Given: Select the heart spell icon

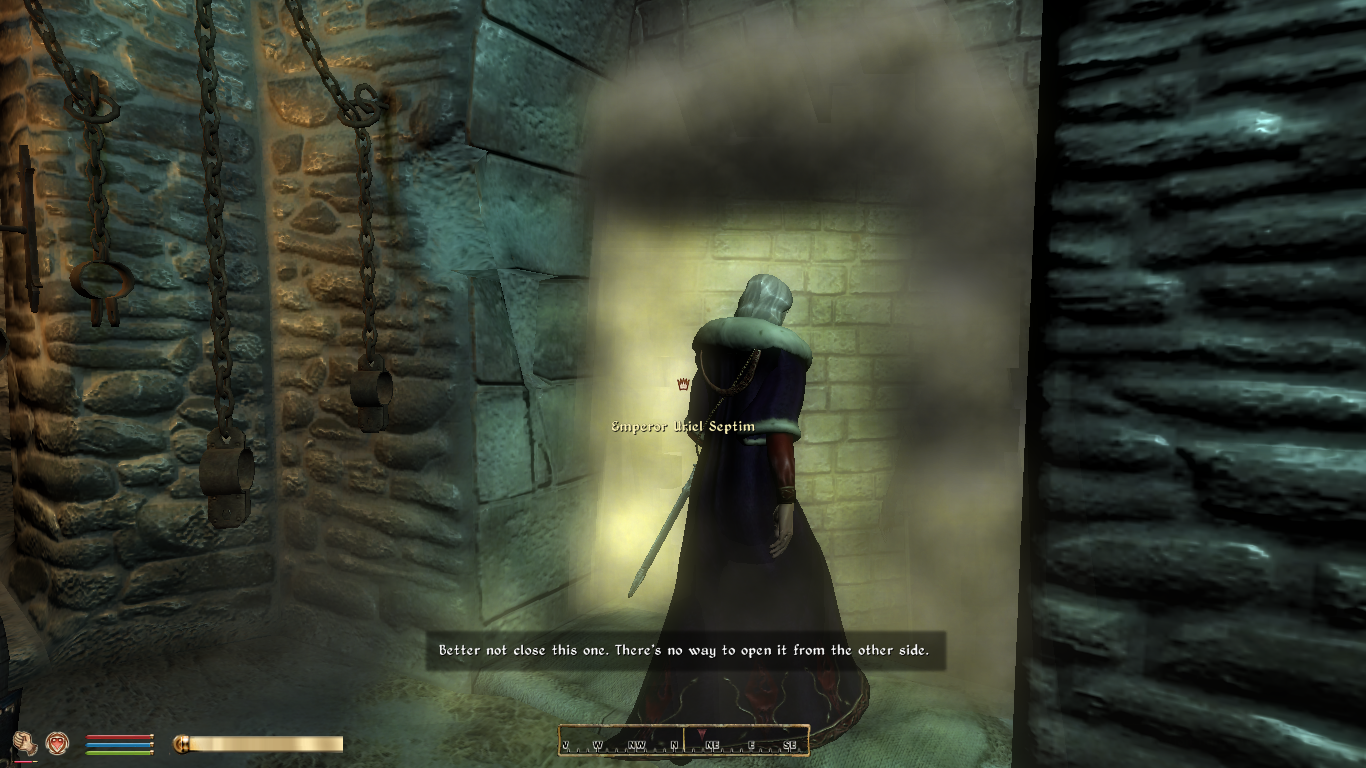Looking at the screenshot, I should [58, 743].
